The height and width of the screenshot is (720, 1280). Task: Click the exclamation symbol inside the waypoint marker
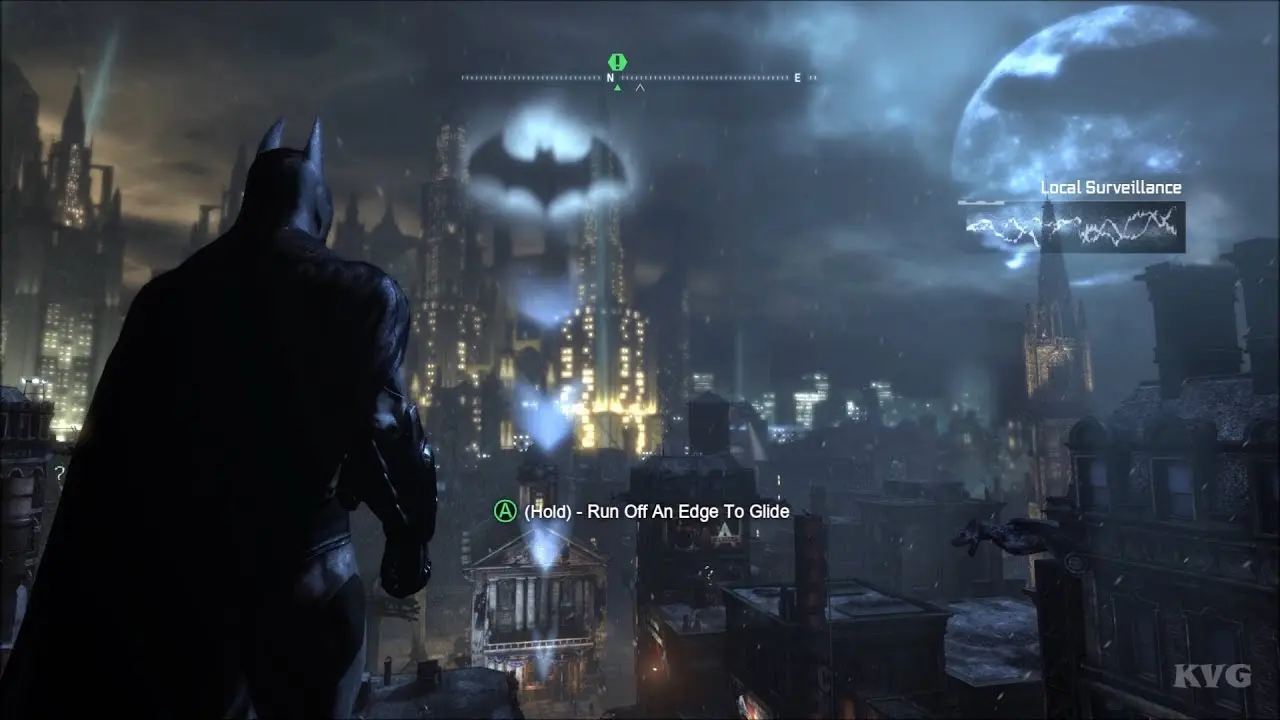click(617, 61)
